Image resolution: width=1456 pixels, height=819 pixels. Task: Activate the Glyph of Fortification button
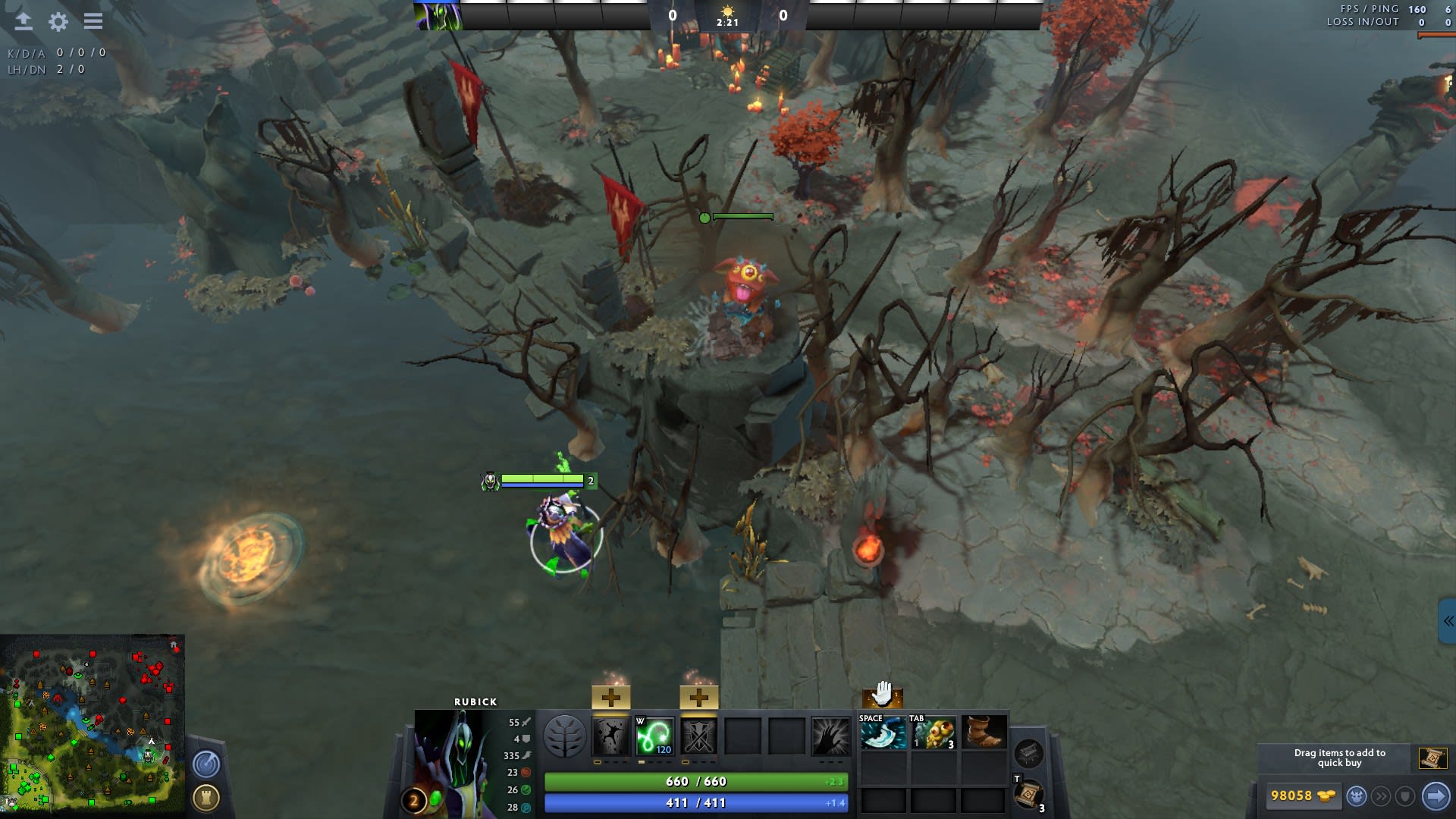(x=206, y=797)
